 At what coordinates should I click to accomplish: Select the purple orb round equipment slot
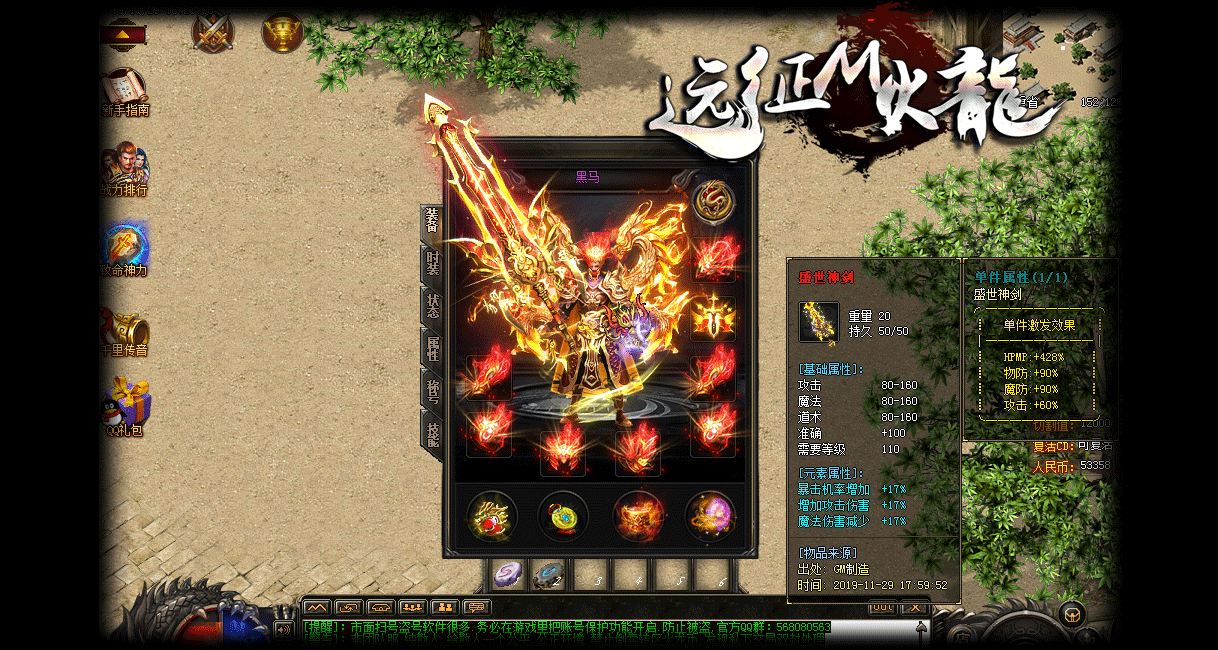click(x=710, y=517)
